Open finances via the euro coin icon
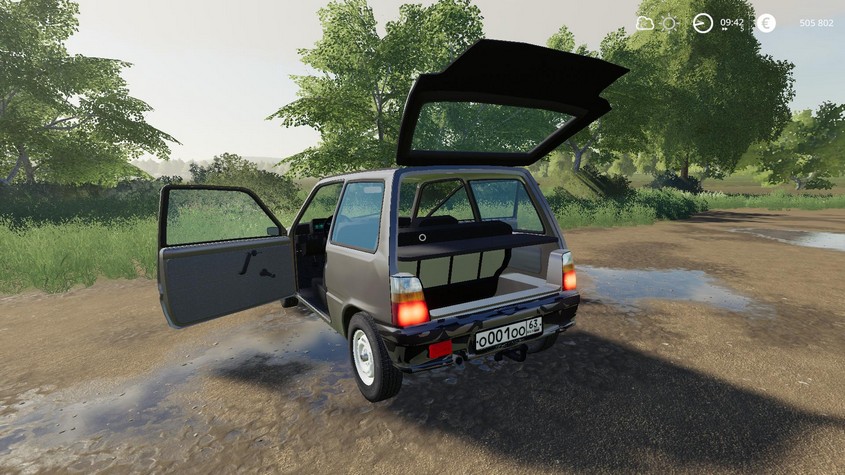The width and height of the screenshot is (845, 475). click(x=765, y=23)
